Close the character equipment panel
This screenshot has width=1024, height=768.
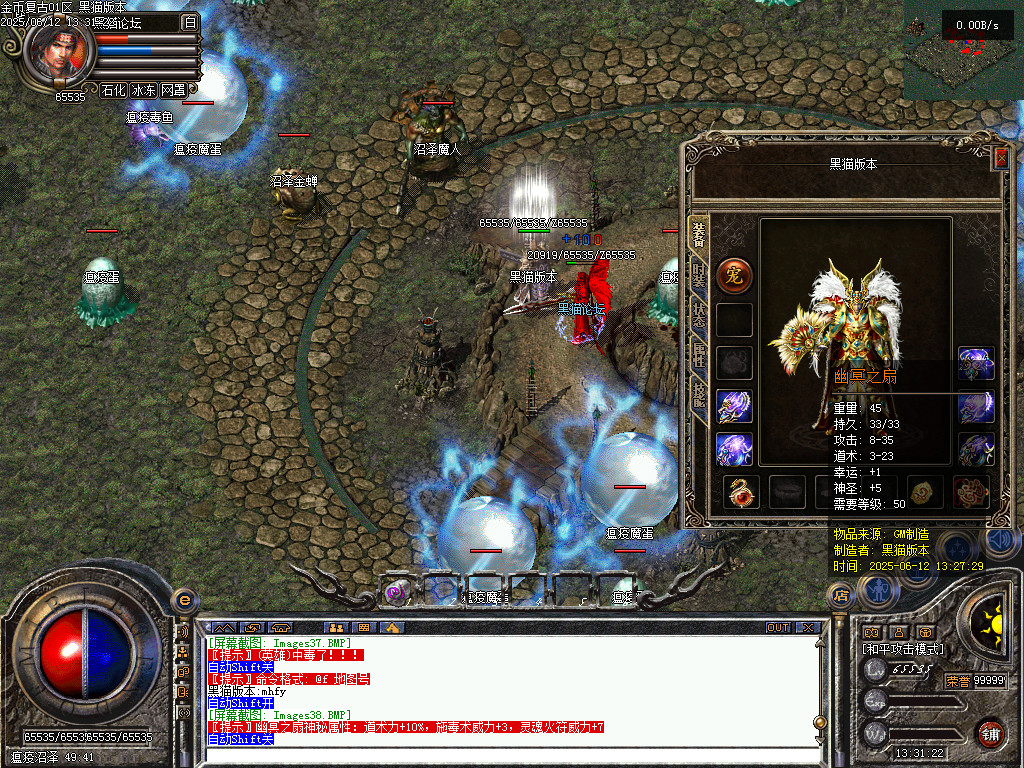tap(1000, 158)
